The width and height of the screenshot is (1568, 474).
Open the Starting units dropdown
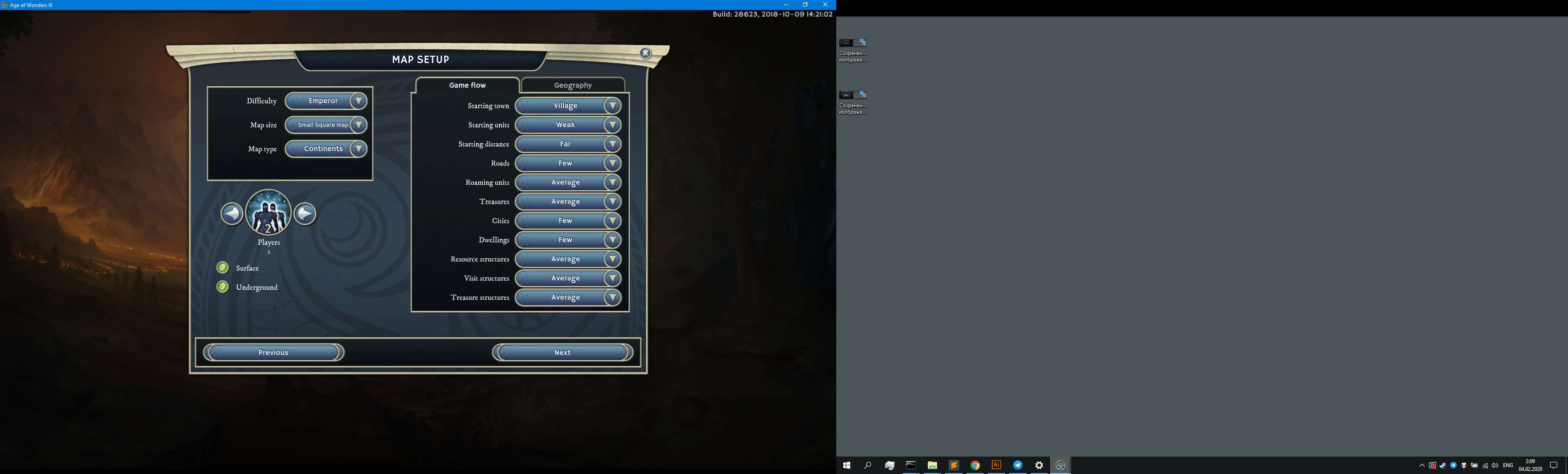pyautogui.click(x=568, y=125)
